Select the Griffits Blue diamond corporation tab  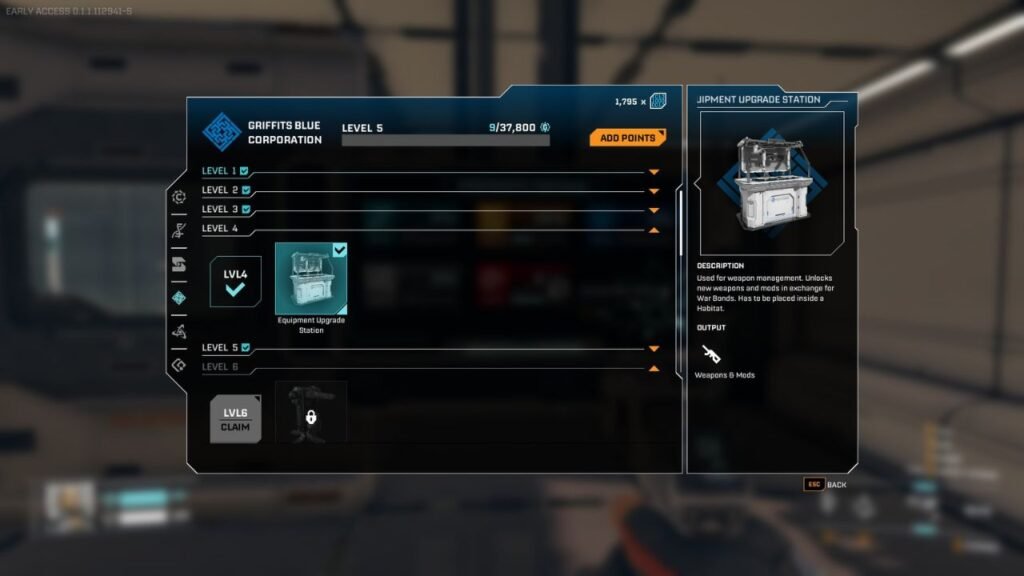click(179, 298)
